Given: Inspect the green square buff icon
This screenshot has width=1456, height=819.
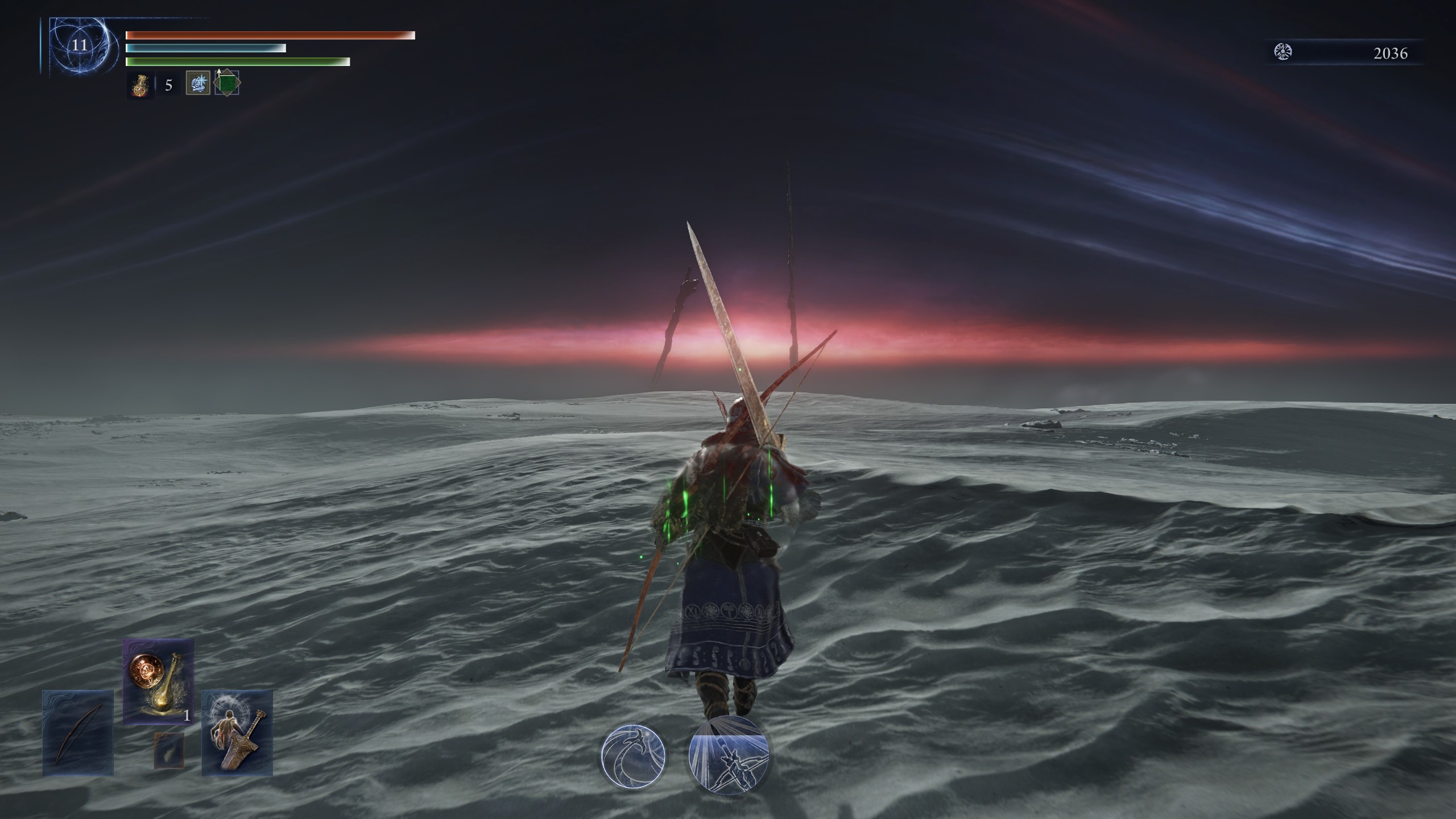Looking at the screenshot, I should (x=227, y=84).
